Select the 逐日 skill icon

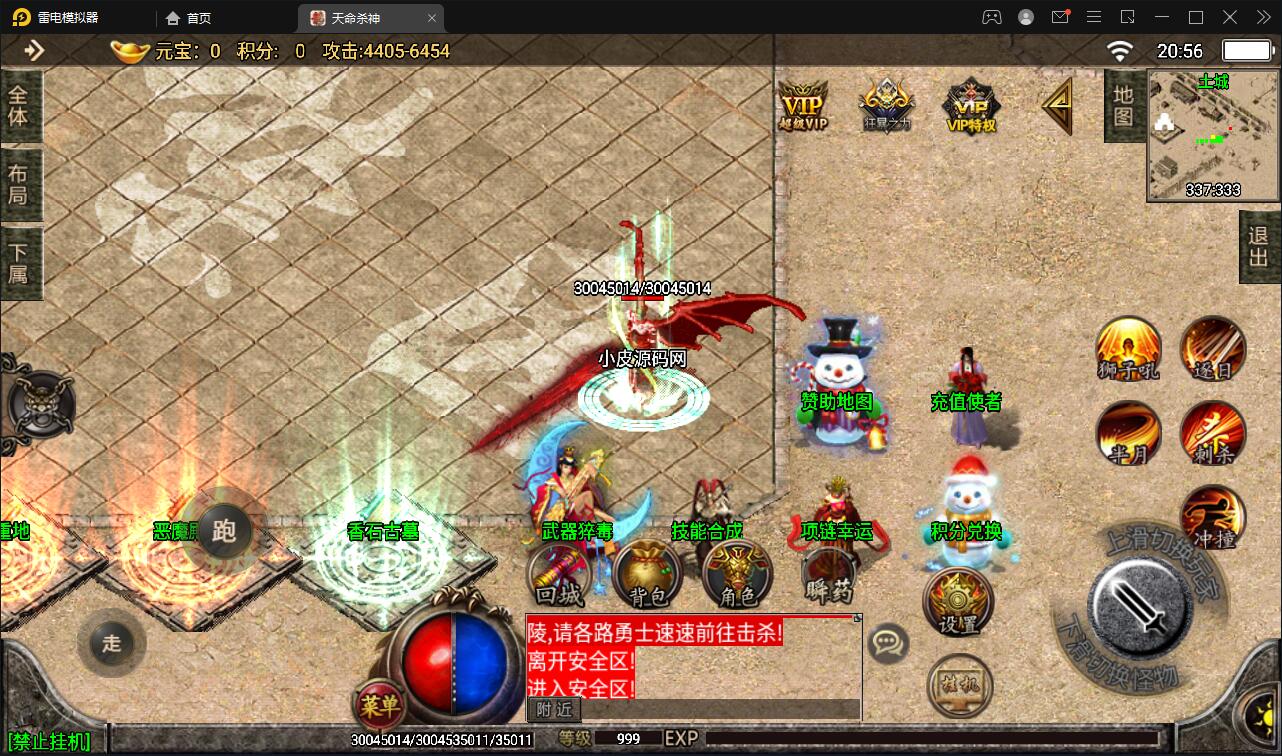[1212, 352]
